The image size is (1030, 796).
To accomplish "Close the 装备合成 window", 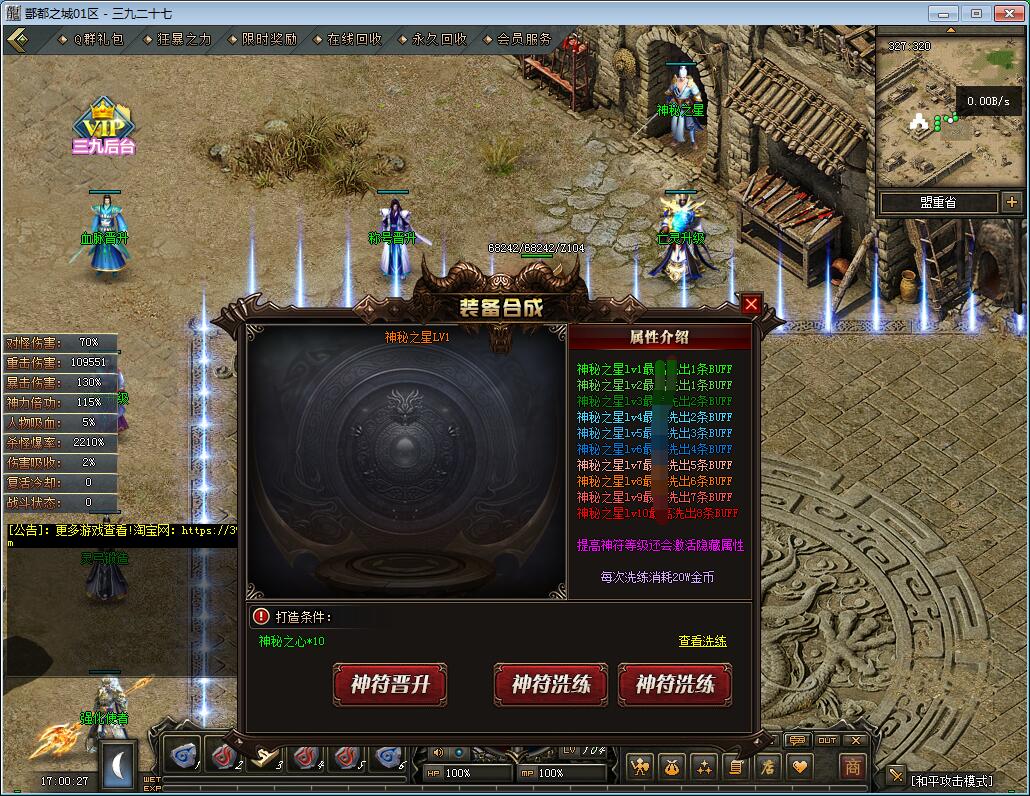I will tap(751, 304).
